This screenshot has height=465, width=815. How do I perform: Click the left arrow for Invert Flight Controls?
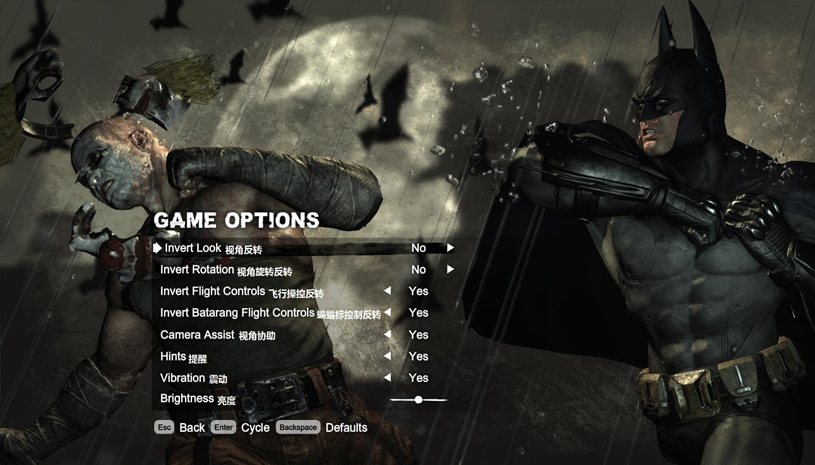click(x=387, y=292)
